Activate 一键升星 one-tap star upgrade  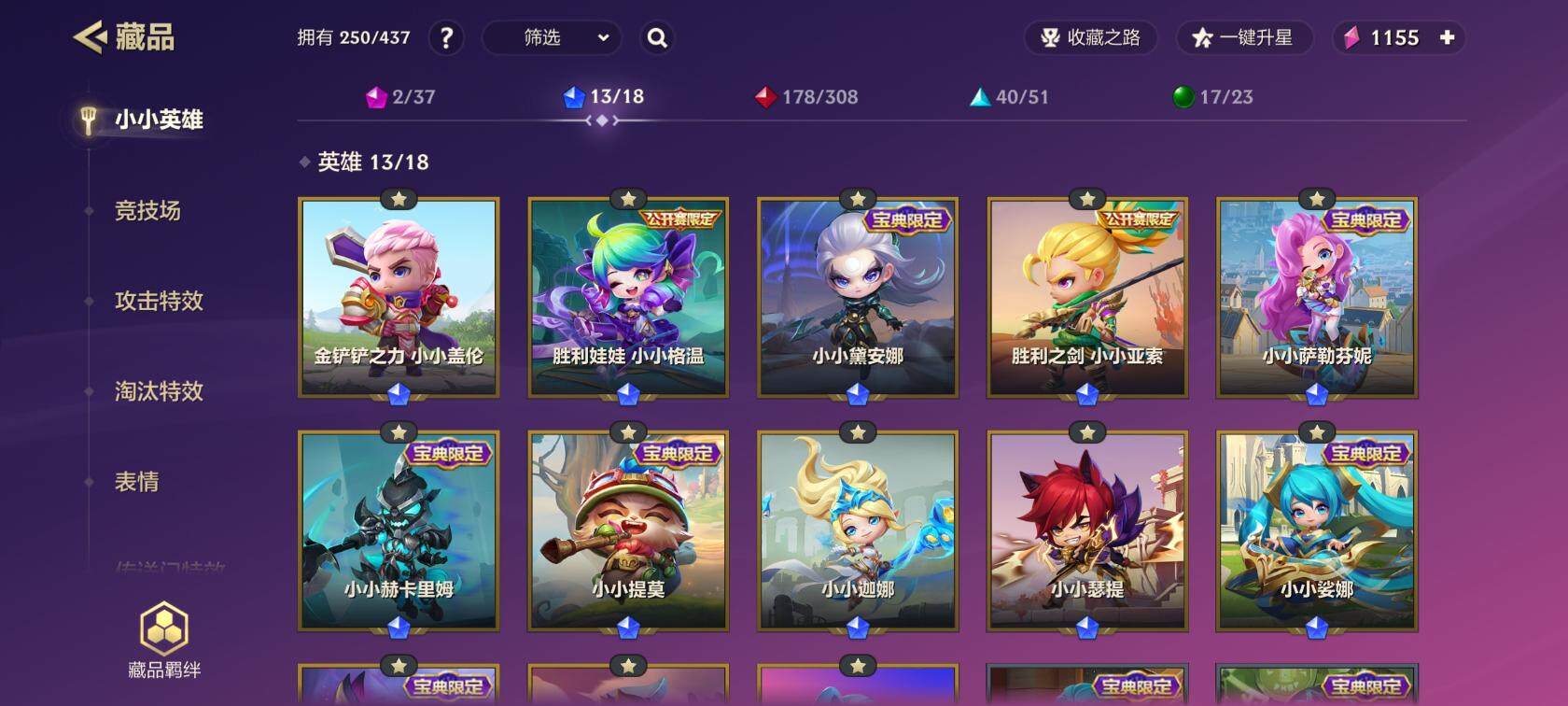(1244, 38)
